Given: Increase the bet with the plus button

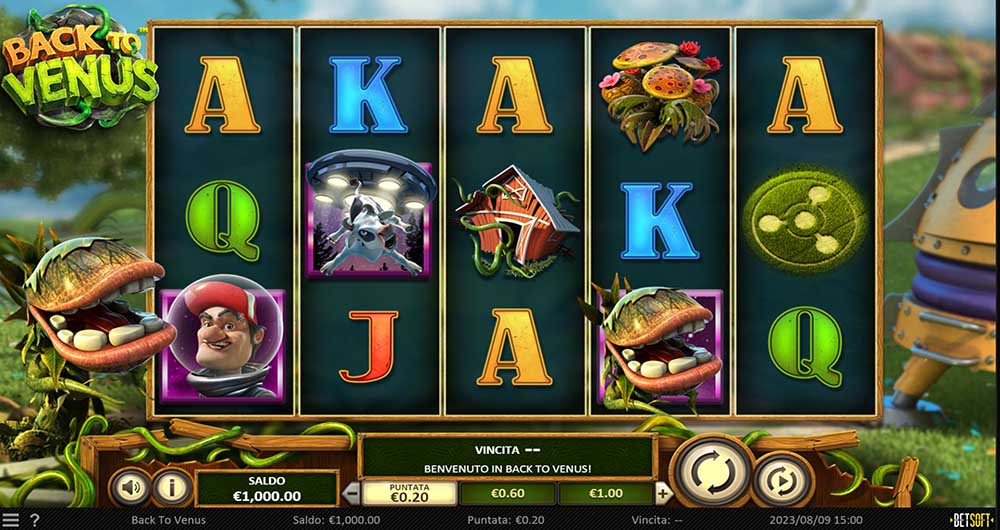Looking at the screenshot, I should 662,493.
